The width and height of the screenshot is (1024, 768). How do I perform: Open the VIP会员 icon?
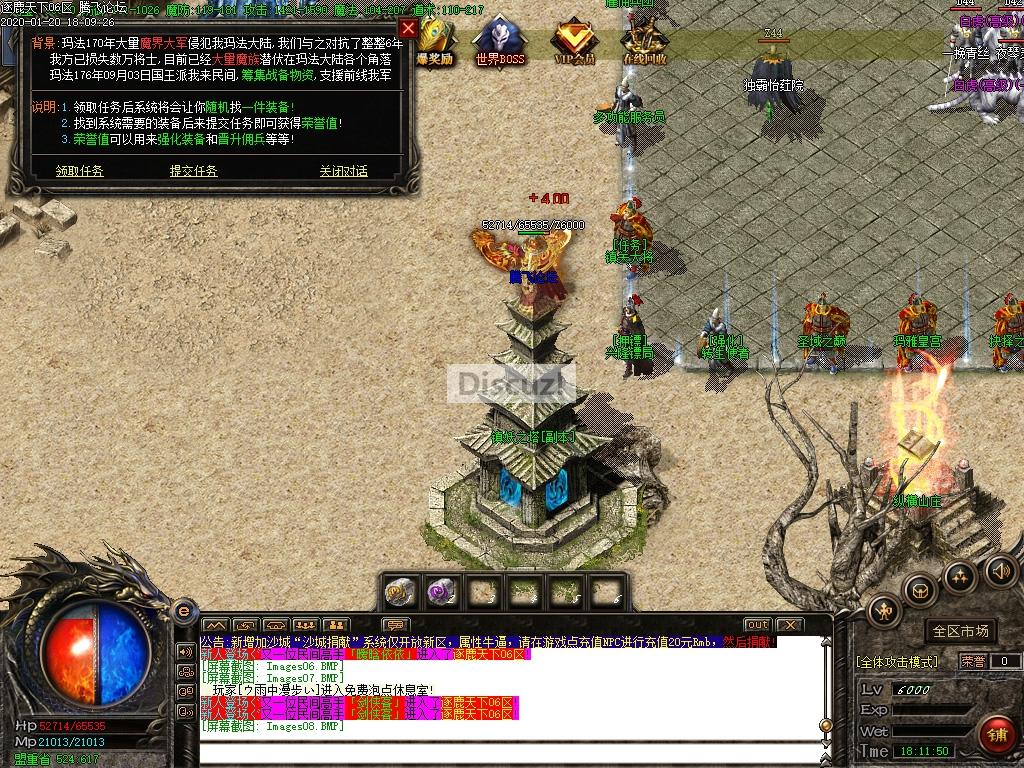click(574, 40)
